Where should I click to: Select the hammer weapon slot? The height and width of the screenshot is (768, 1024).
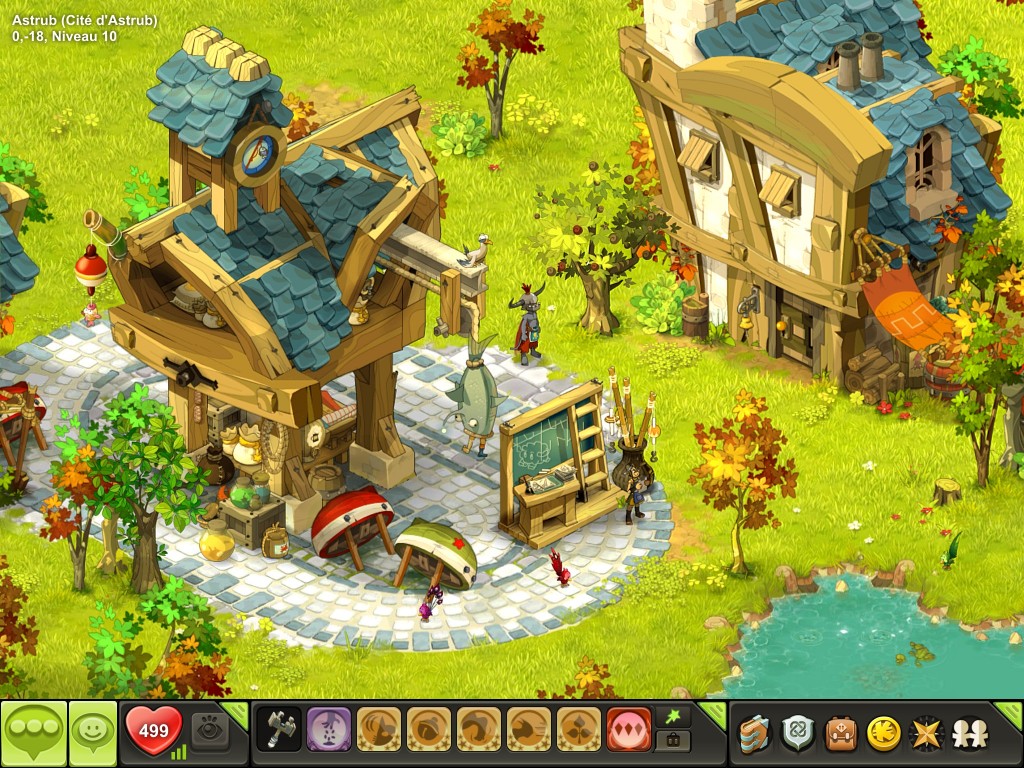[279, 731]
